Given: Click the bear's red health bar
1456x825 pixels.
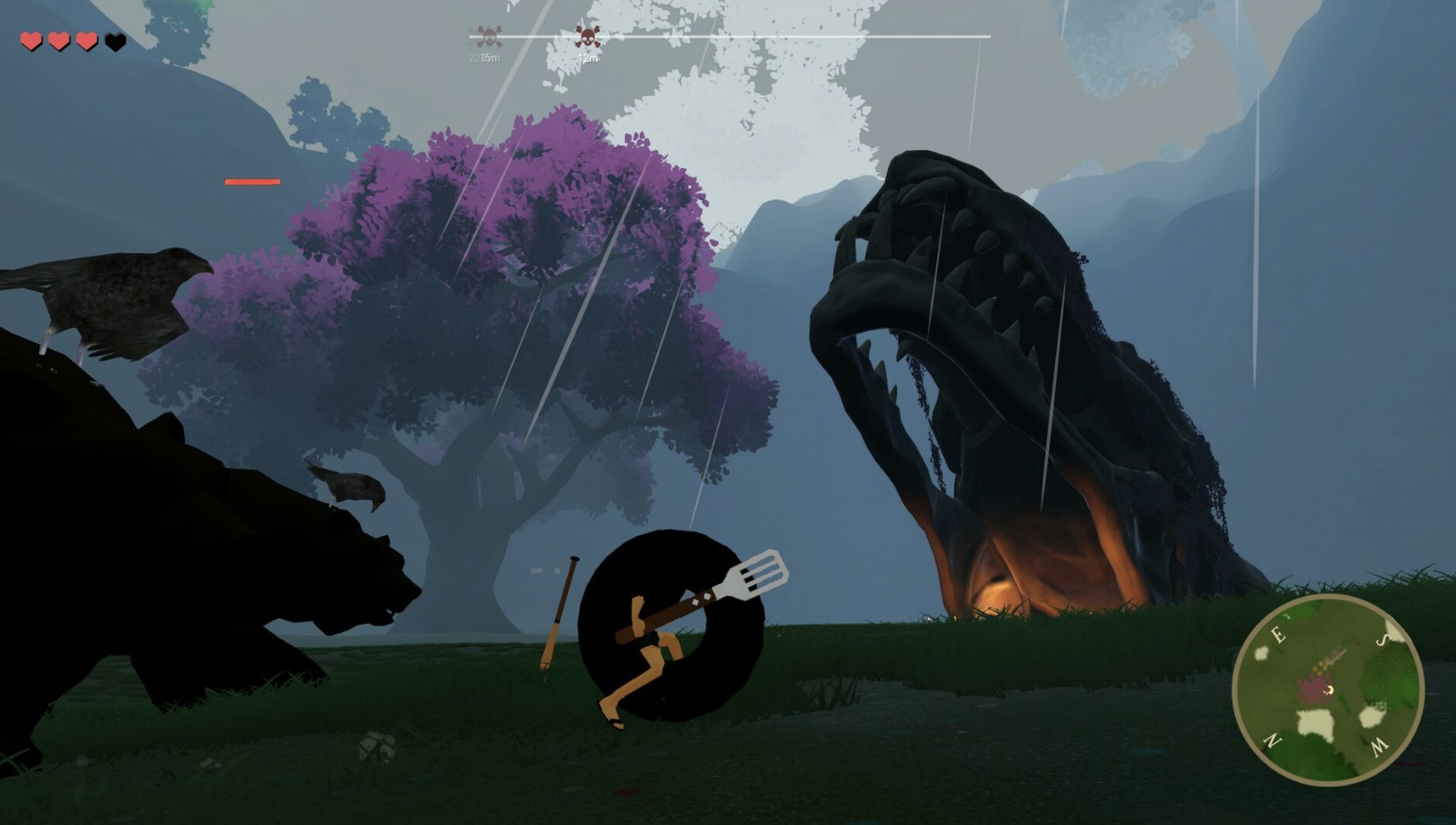Looking at the screenshot, I should click(253, 182).
